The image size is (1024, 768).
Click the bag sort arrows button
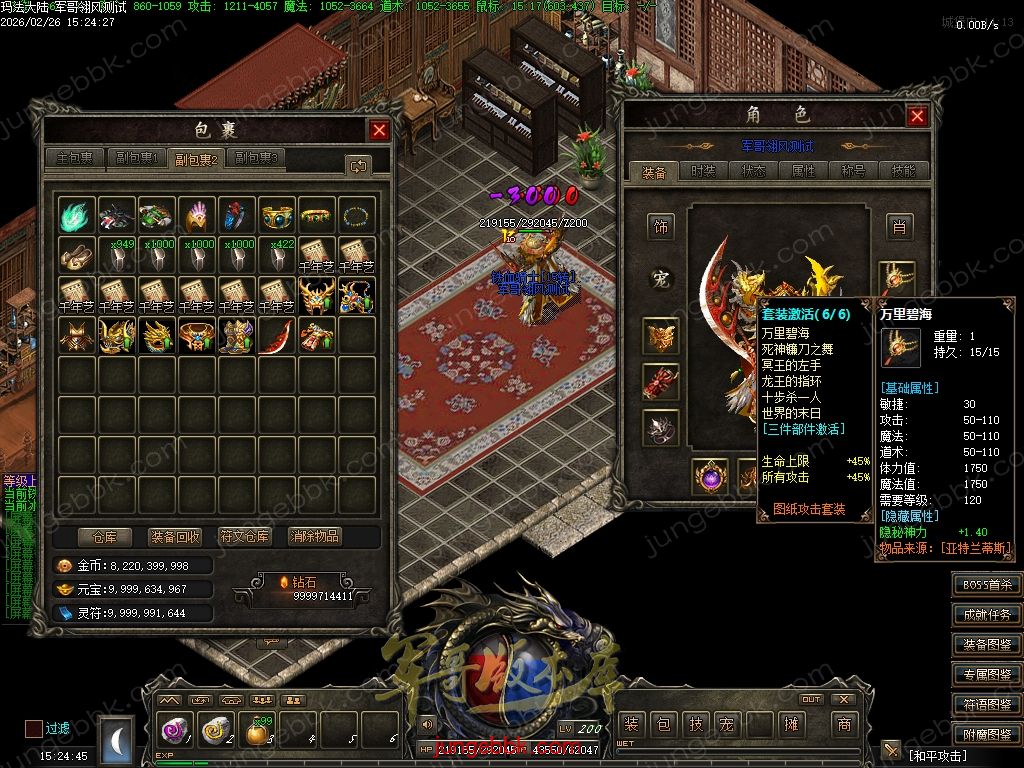pyautogui.click(x=358, y=165)
